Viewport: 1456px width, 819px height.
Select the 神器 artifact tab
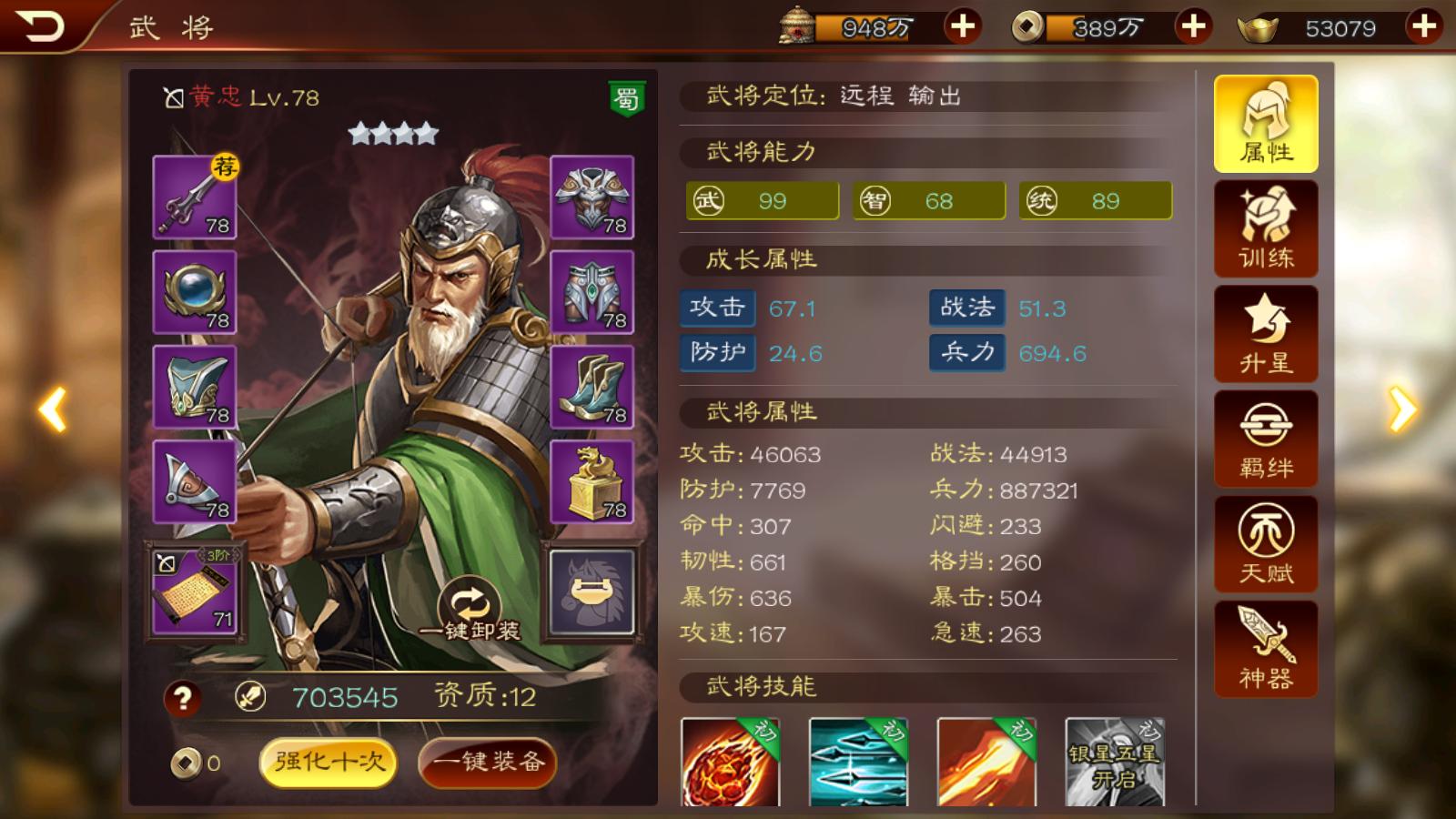tap(1265, 648)
